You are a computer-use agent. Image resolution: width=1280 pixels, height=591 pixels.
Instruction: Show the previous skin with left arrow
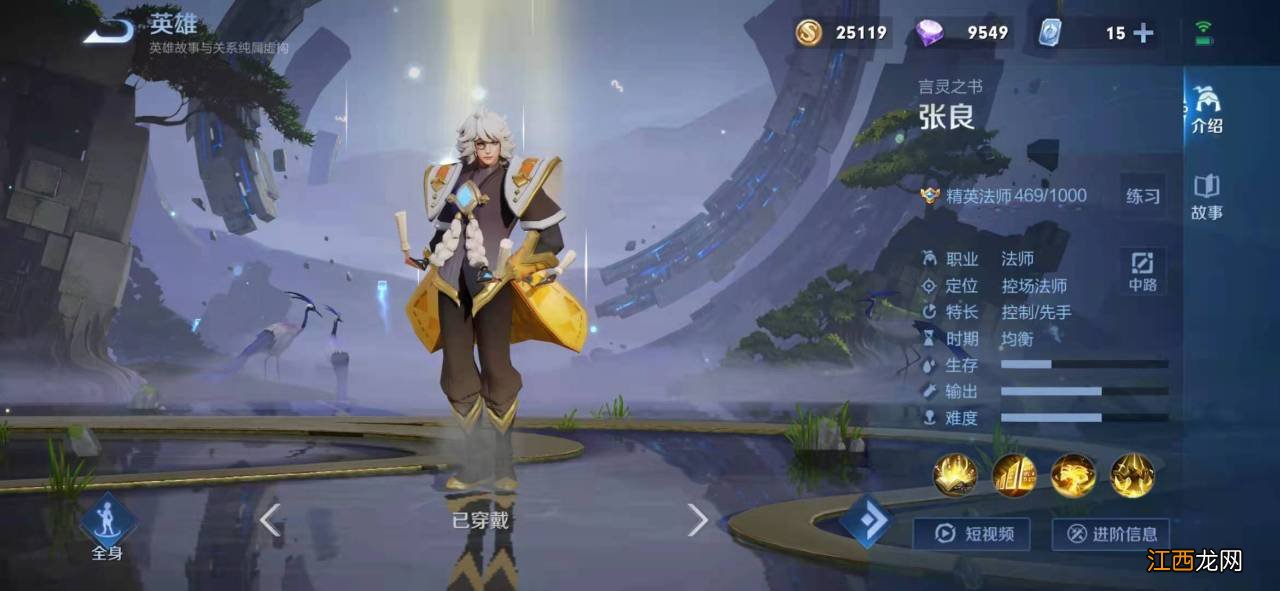(x=269, y=519)
